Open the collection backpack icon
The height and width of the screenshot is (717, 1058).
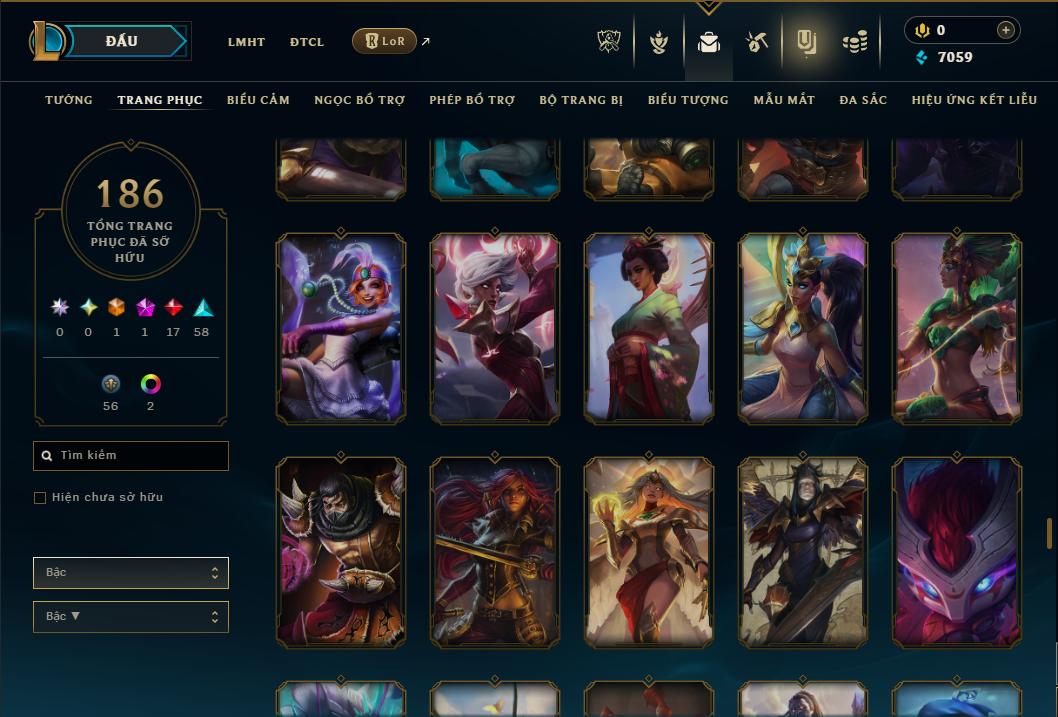[709, 42]
